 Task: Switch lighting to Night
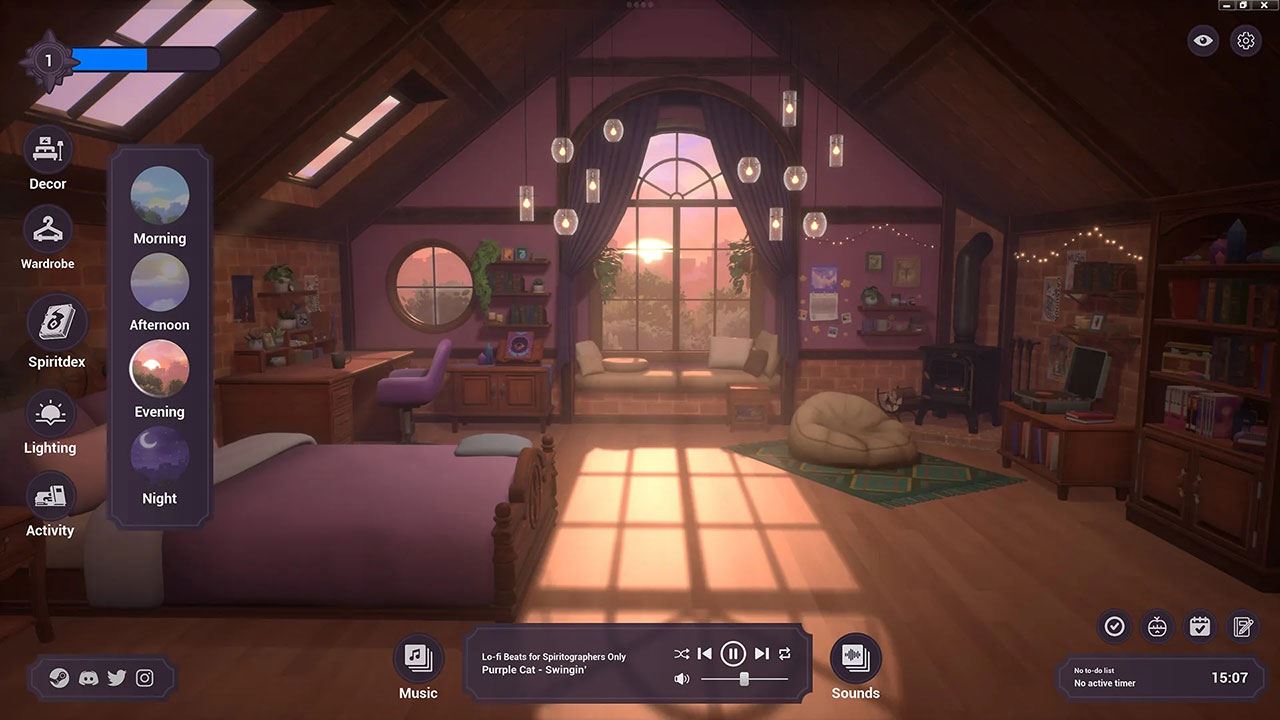pyautogui.click(x=160, y=457)
